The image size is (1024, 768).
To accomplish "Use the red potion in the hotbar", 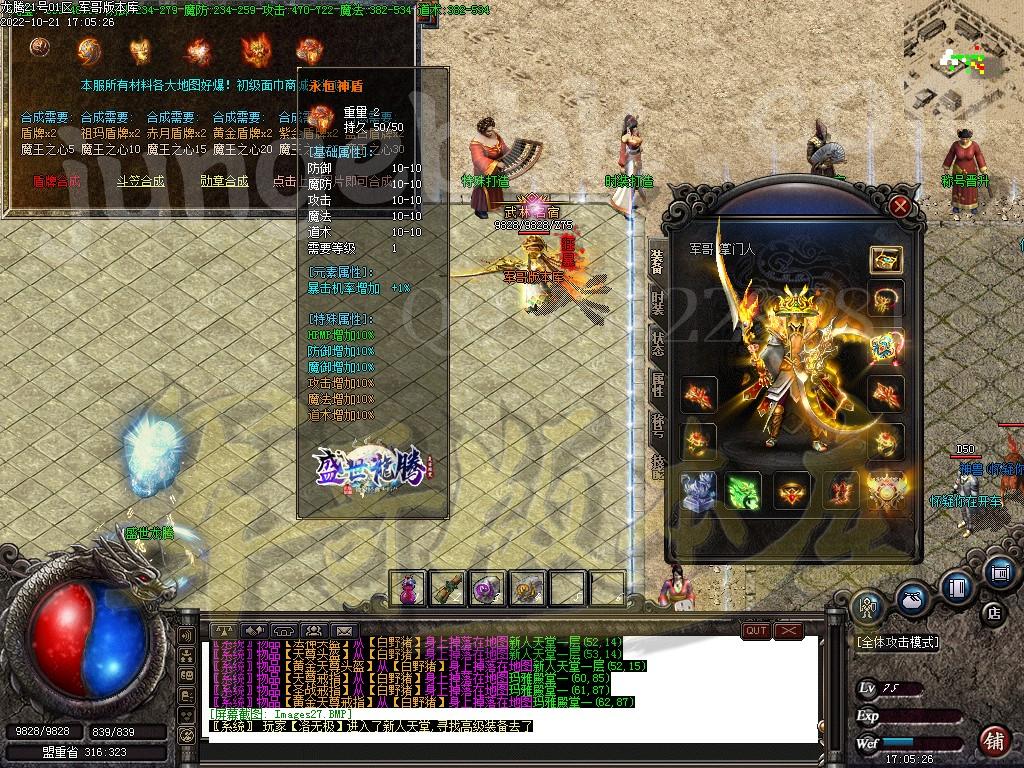I will [408, 589].
